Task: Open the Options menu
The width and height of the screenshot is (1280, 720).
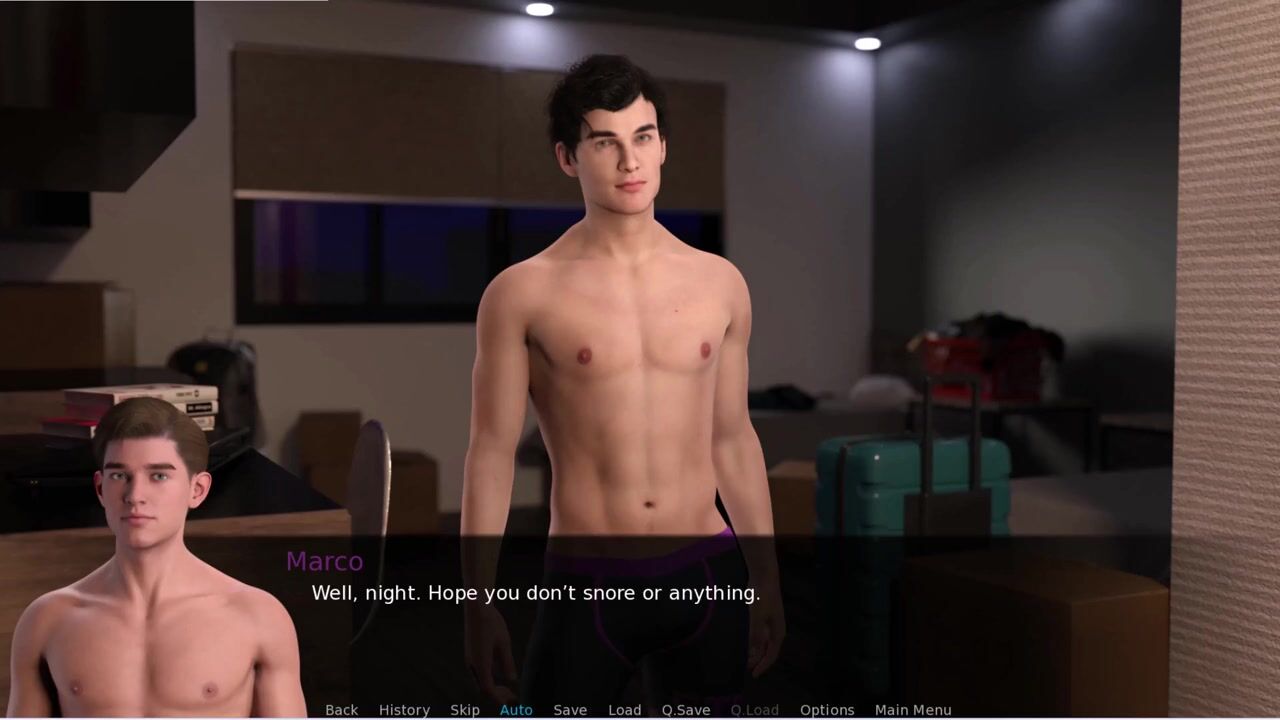Action: pyautogui.click(x=827, y=710)
